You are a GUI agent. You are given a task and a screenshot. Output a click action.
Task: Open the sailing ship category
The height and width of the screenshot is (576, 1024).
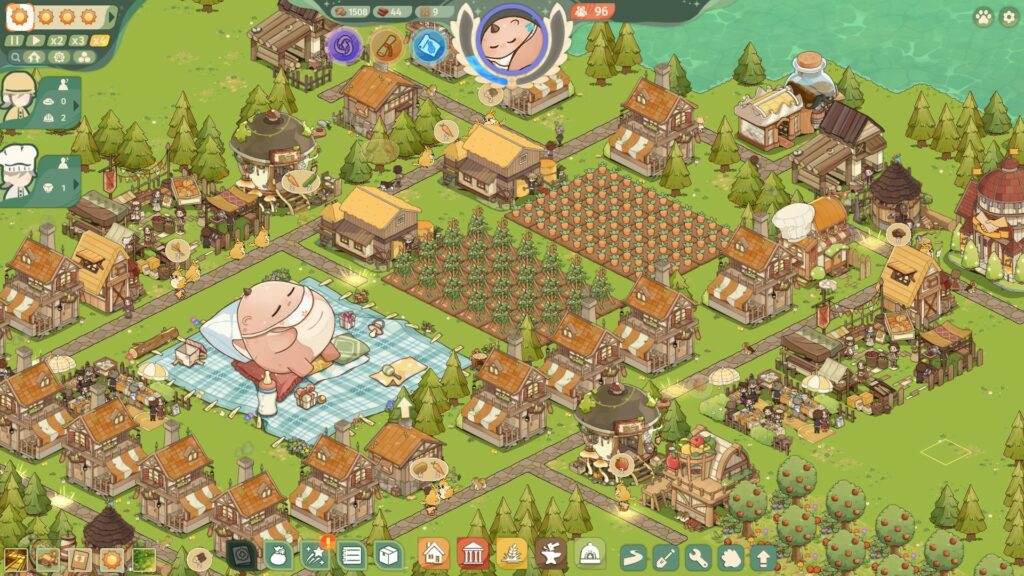point(512,553)
